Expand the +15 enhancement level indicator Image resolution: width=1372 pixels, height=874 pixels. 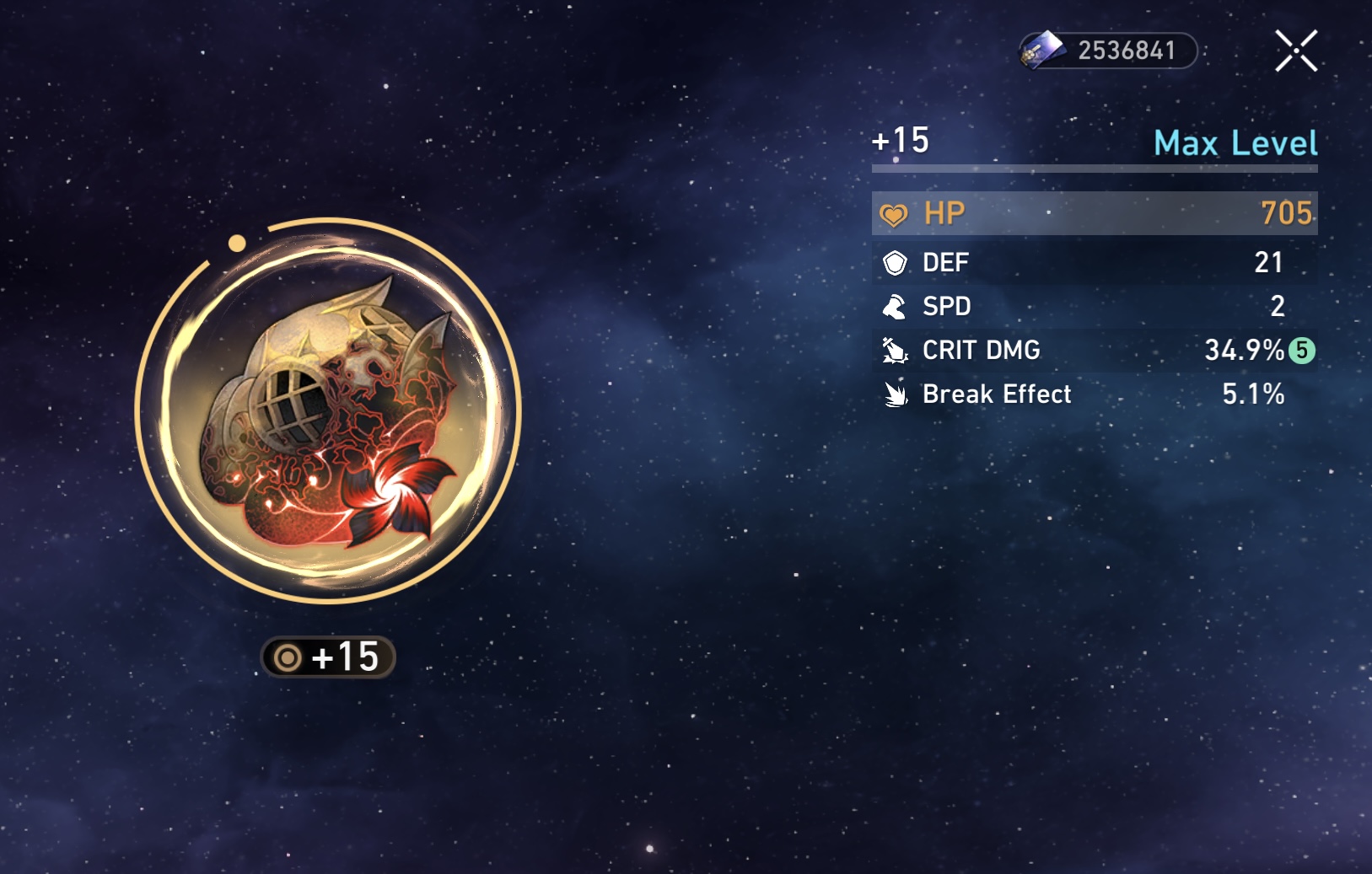[x=329, y=658]
